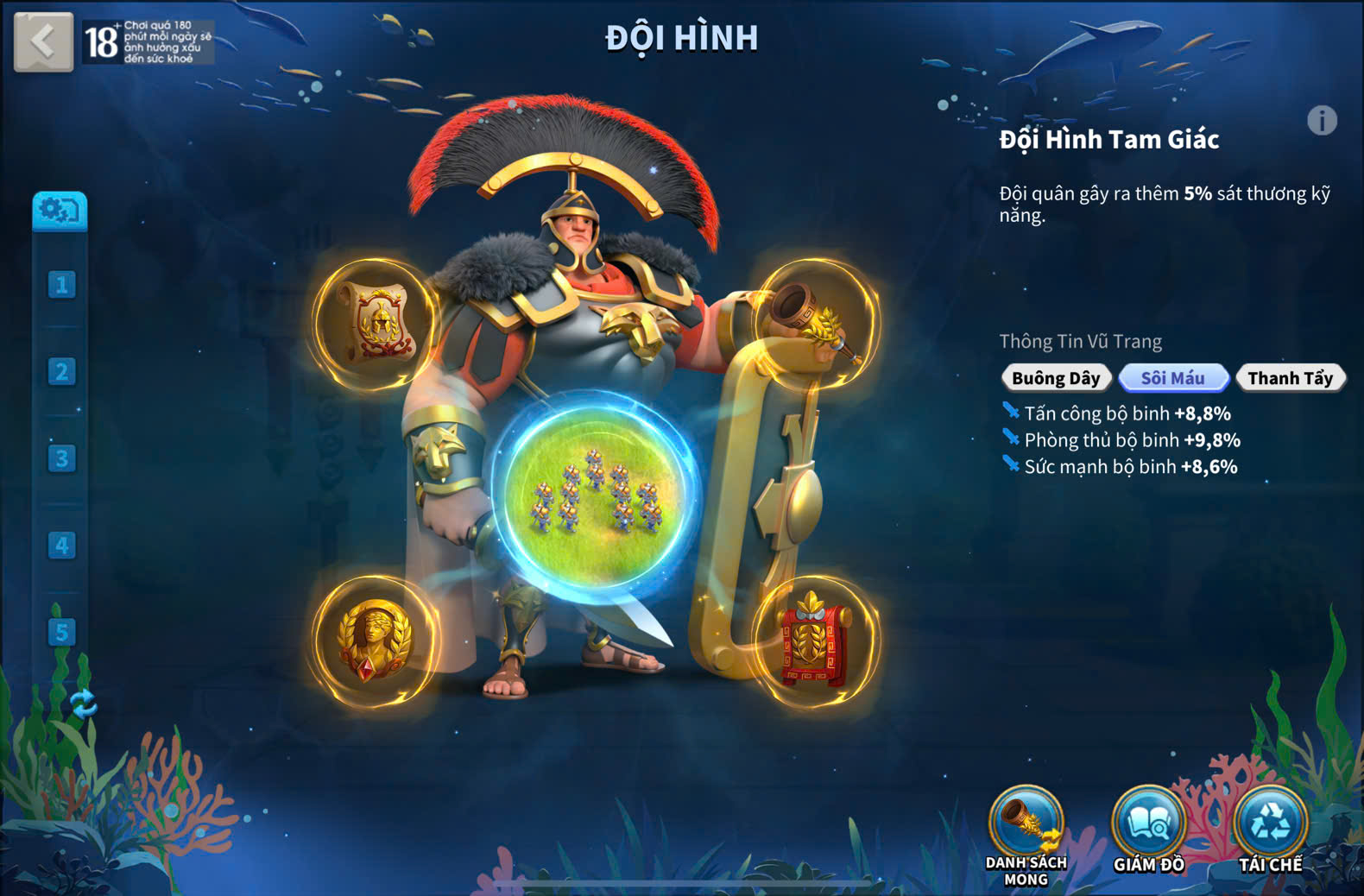
Task: Select the golden horn armament slot
Action: point(816,324)
